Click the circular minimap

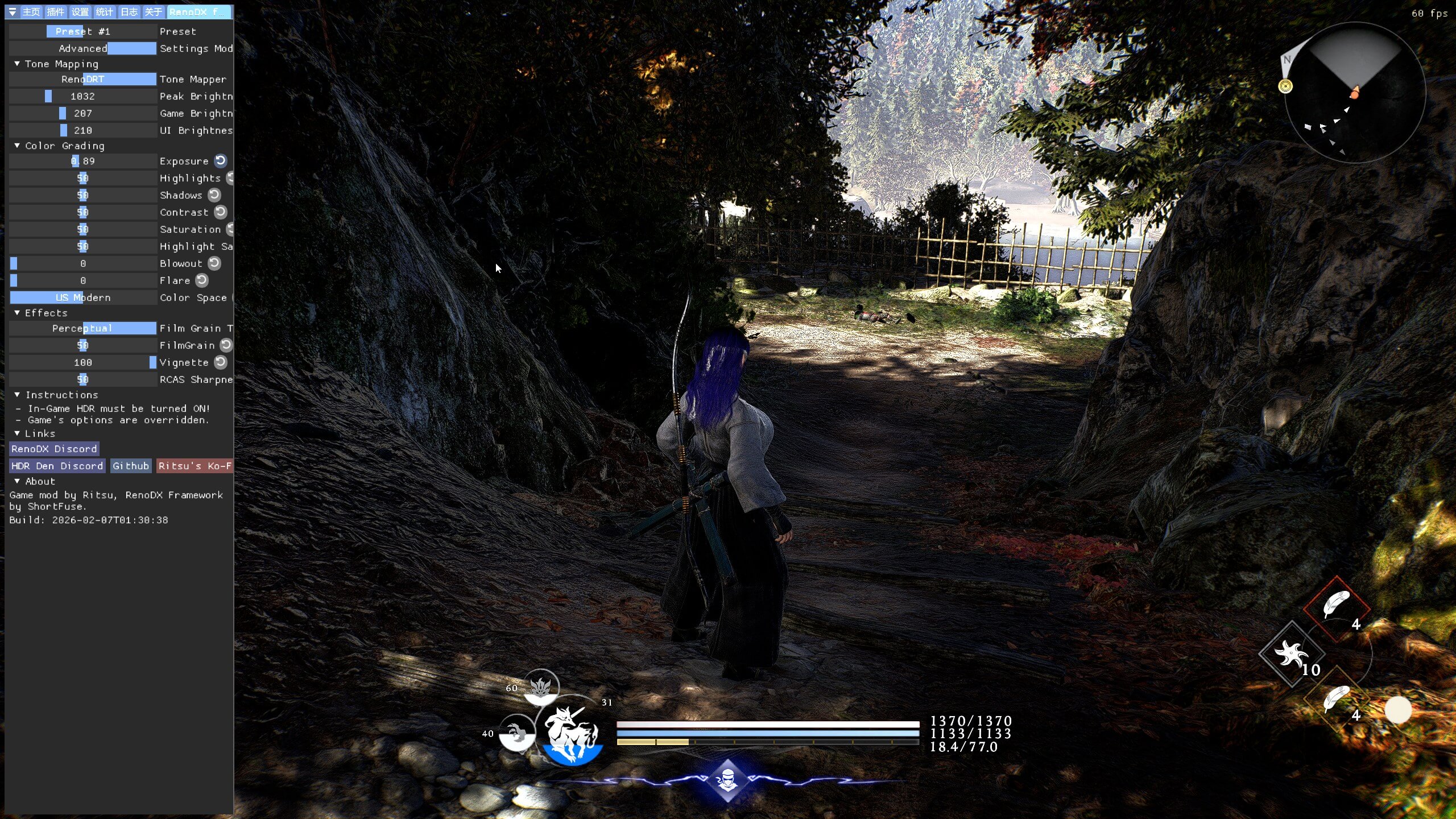click(x=1355, y=93)
